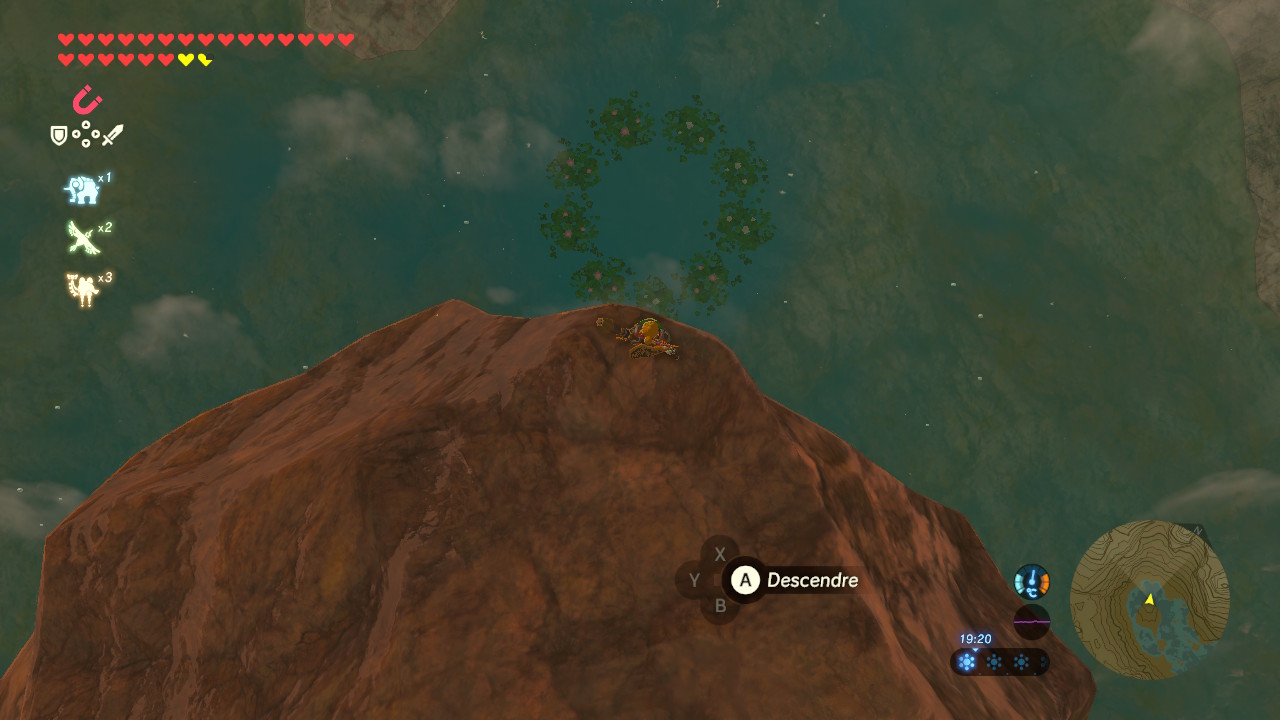Click the yellow player arrow on minimap
Image resolution: width=1280 pixels, height=720 pixels.
[x=1150, y=599]
